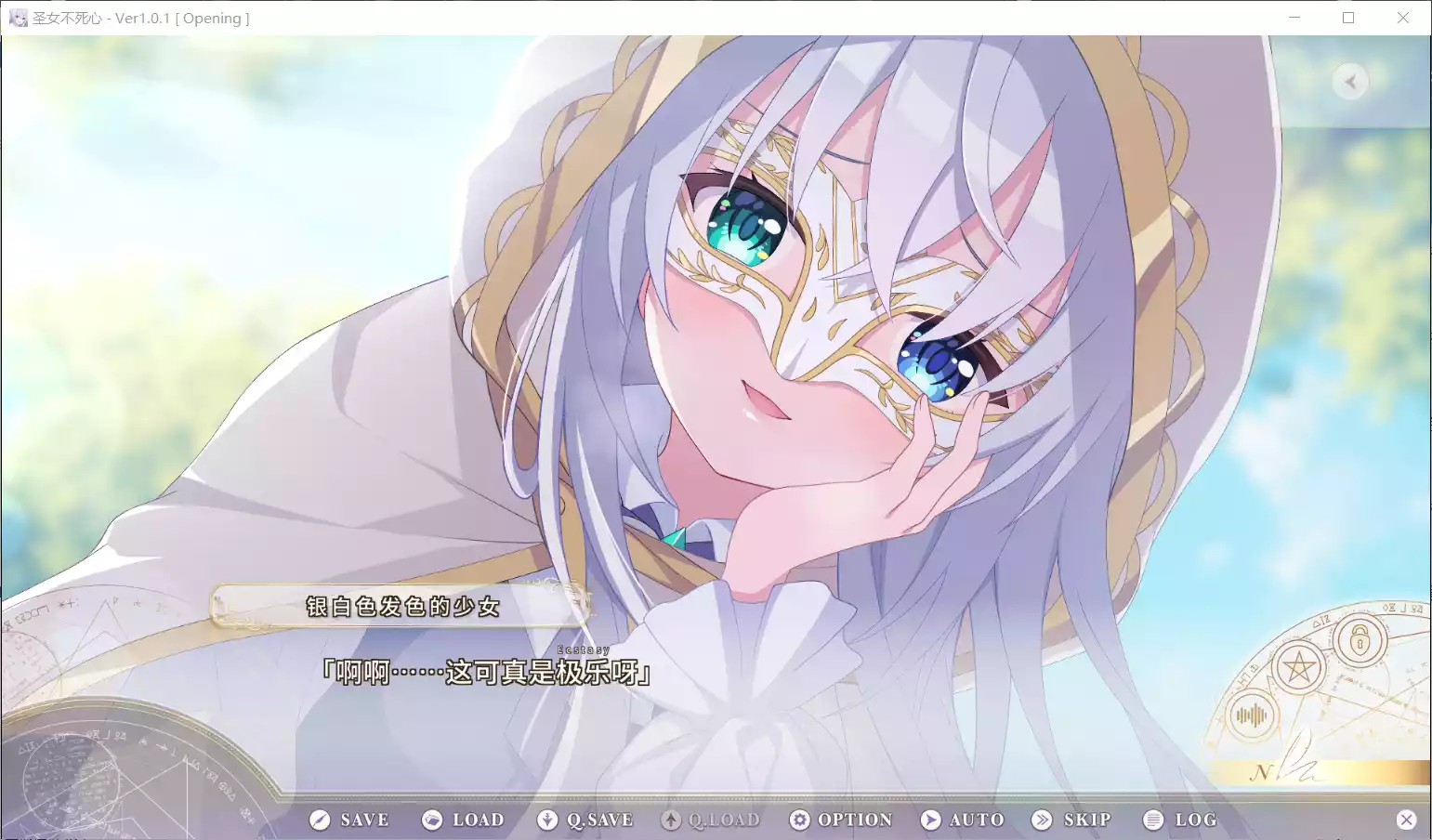The image size is (1432, 840).
Task: Enable AUTO text advance mode
Action: click(x=963, y=820)
